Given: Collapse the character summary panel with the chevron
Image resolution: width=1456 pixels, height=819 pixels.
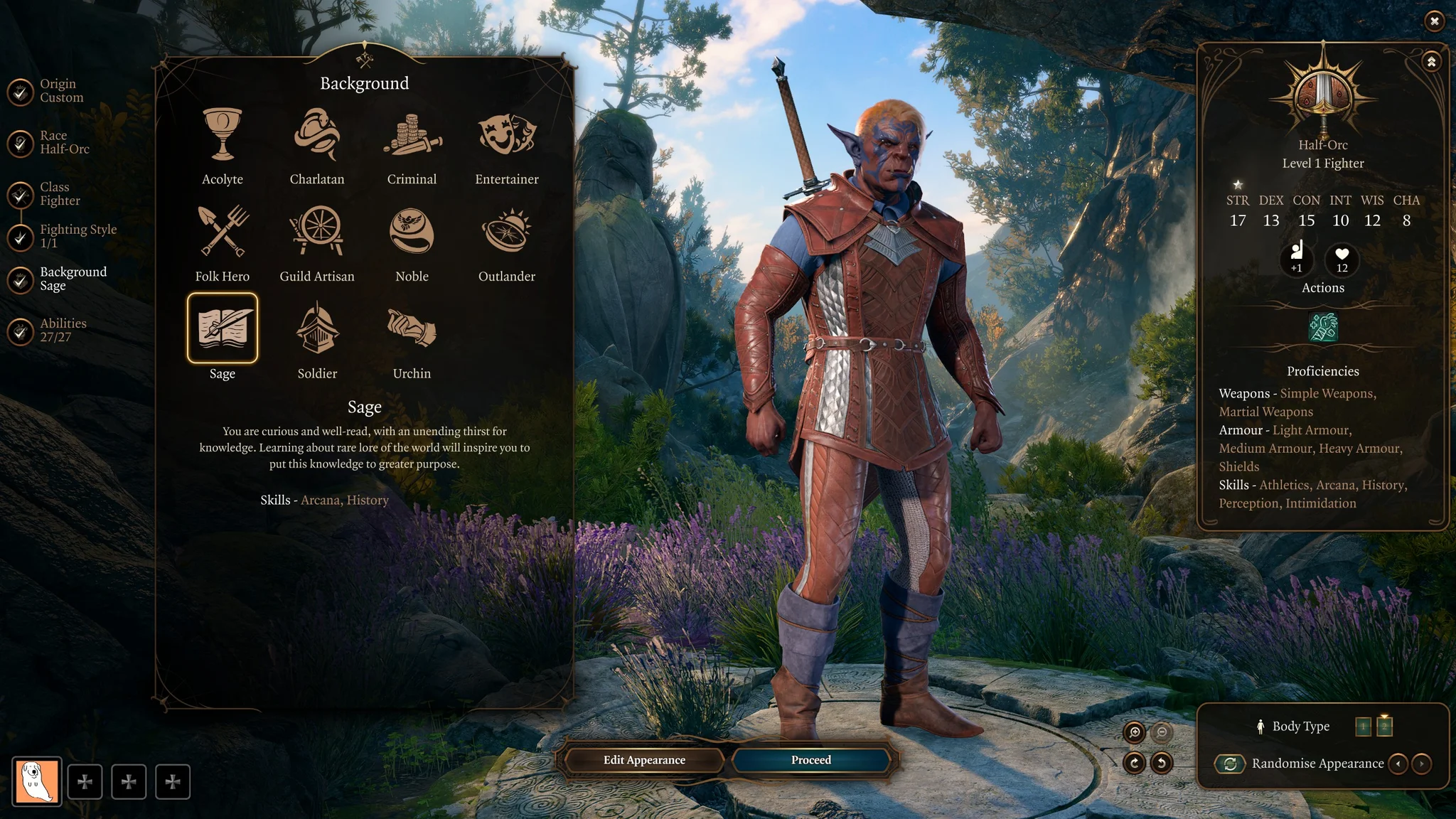Looking at the screenshot, I should tap(1430, 60).
